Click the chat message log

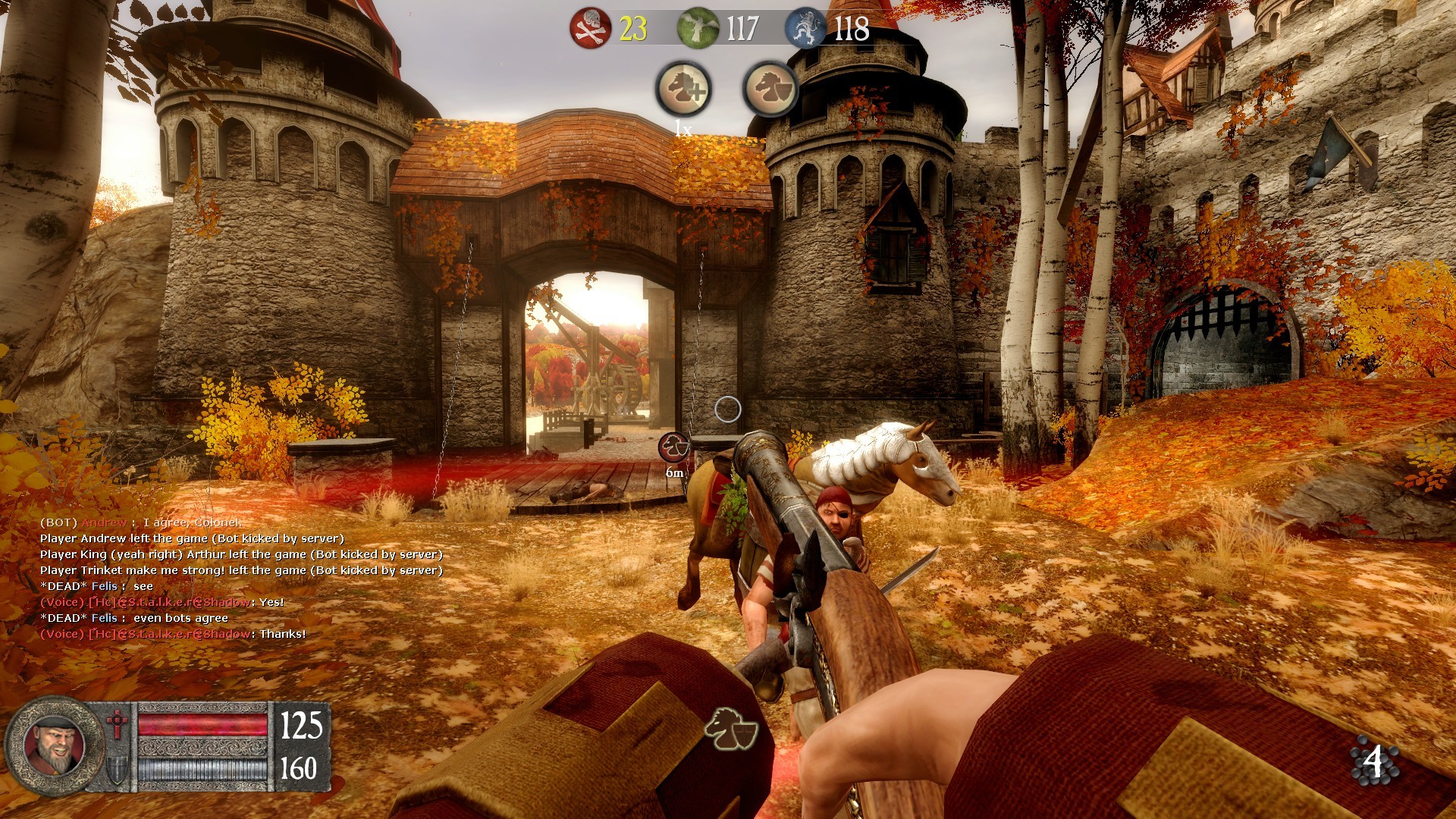241,578
